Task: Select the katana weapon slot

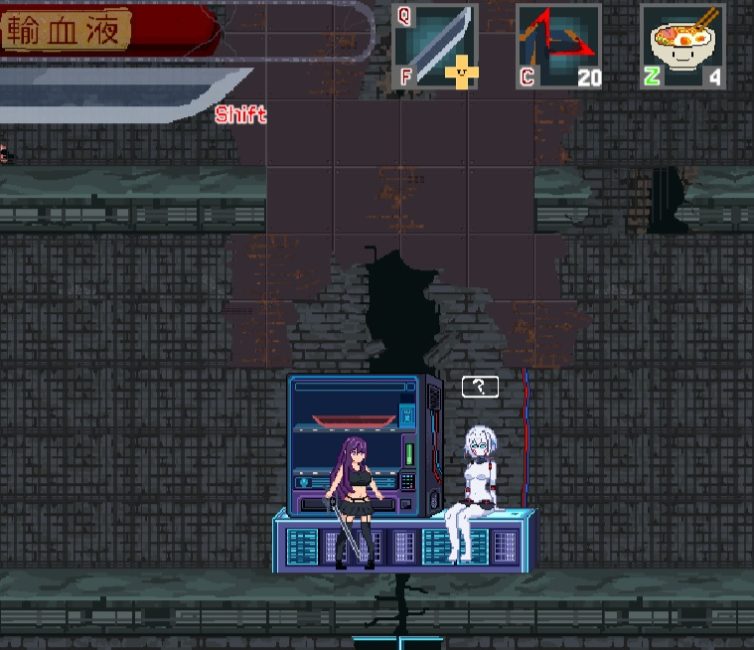Action: 435,46
